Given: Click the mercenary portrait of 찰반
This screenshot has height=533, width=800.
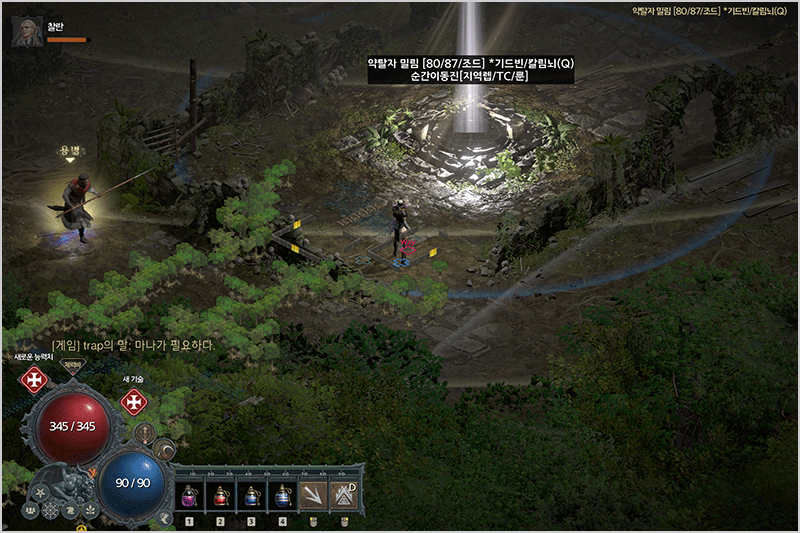Looking at the screenshot, I should 26,31.
